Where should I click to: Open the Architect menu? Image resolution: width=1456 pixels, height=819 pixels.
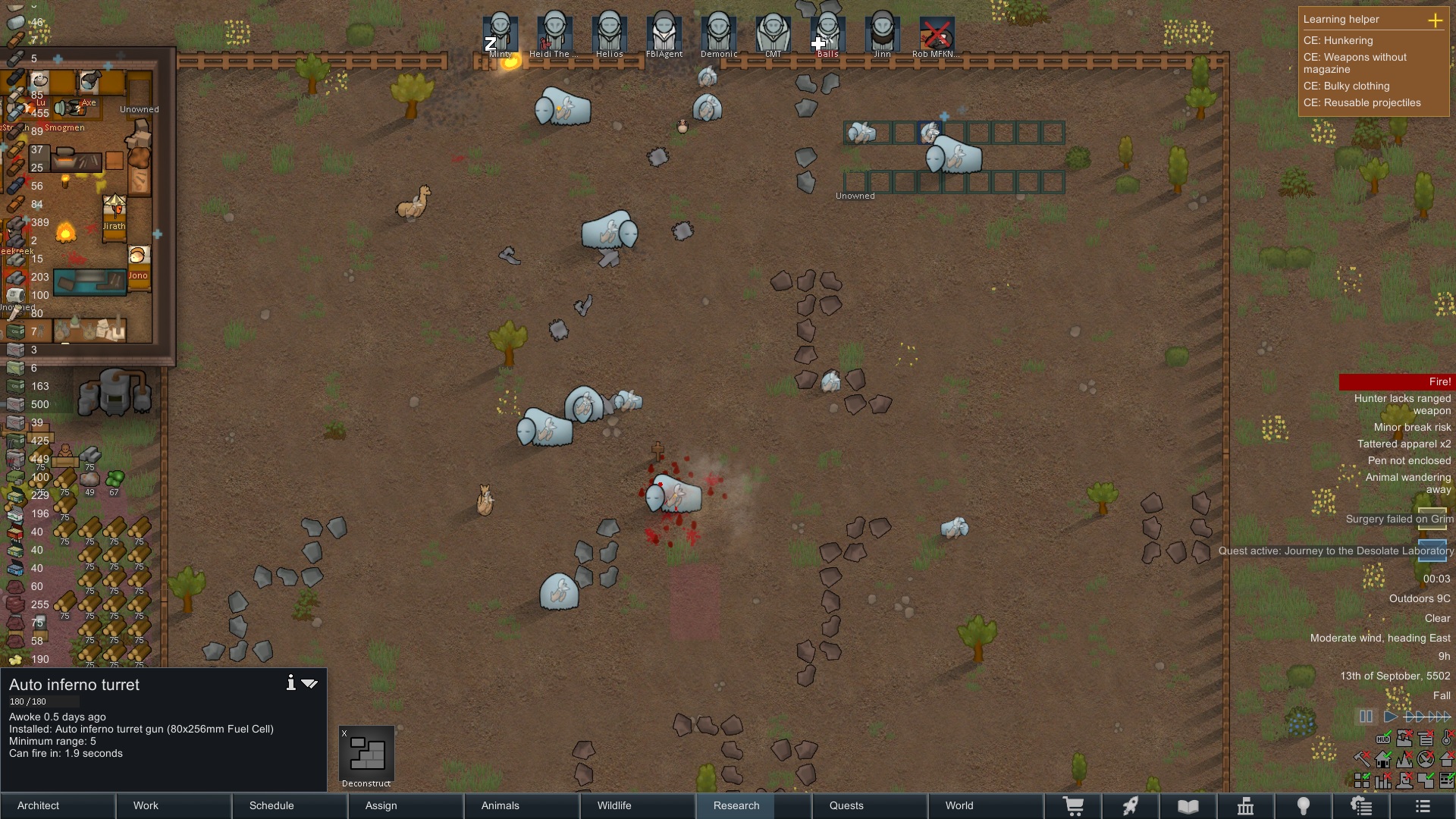click(58, 805)
